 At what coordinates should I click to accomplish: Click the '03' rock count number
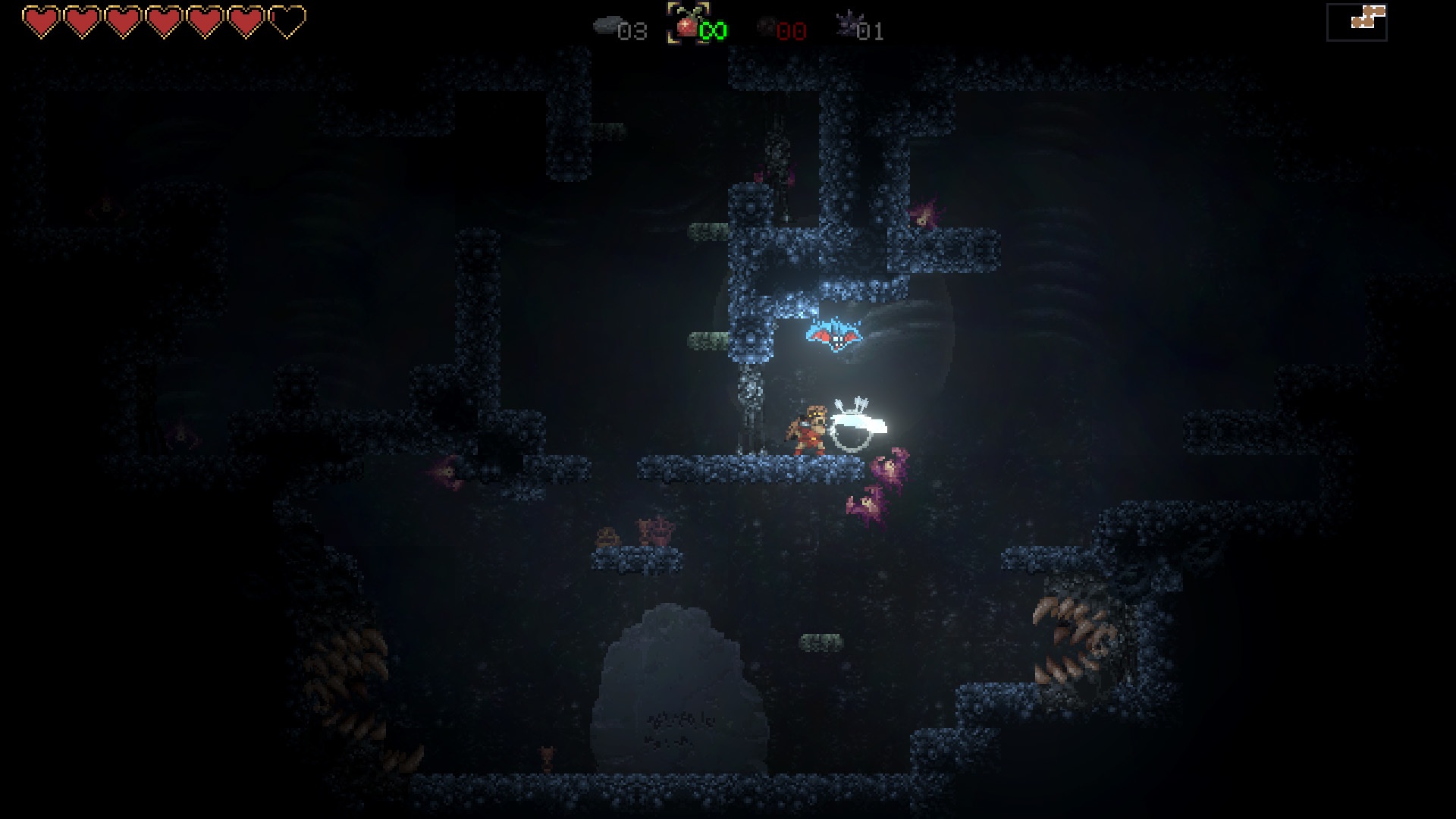[634, 32]
